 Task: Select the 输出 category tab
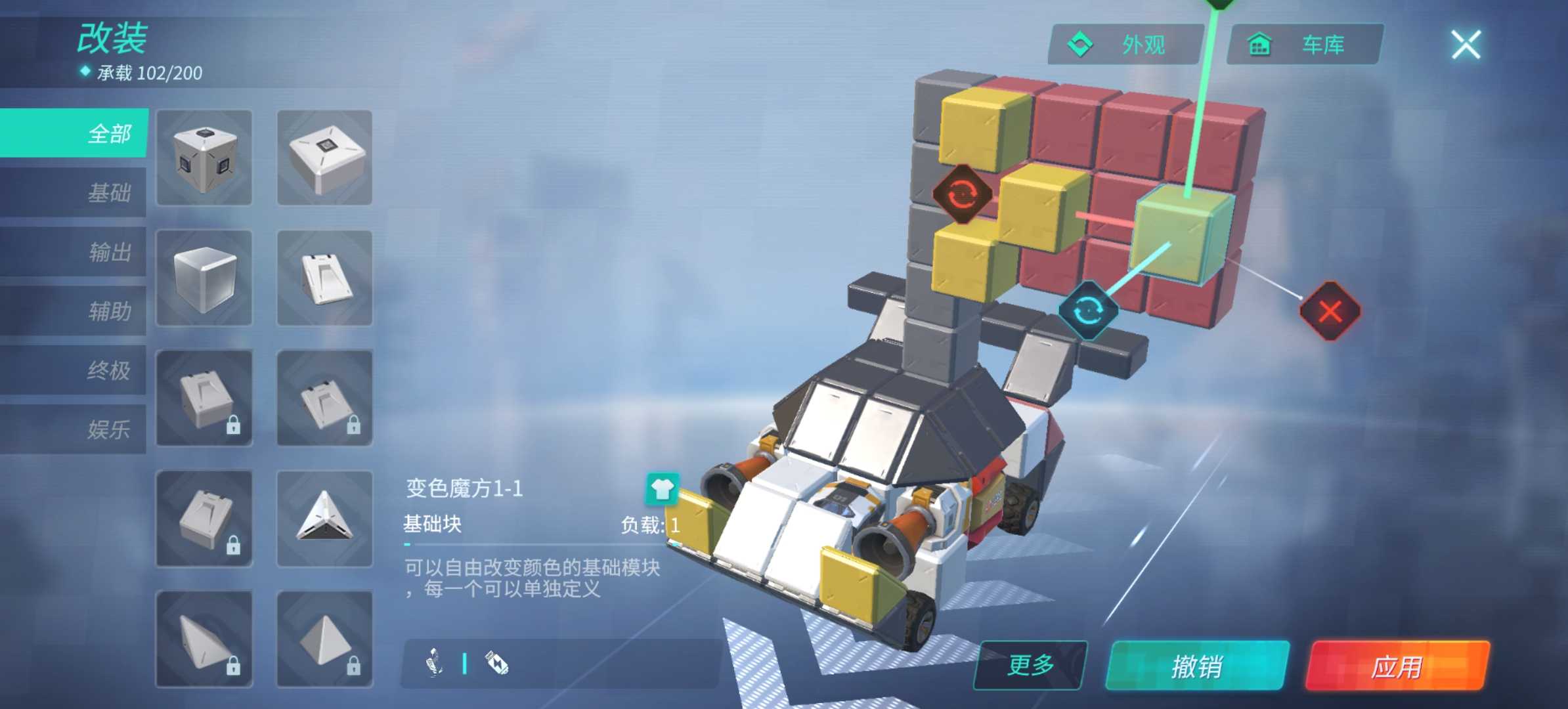click(x=76, y=251)
